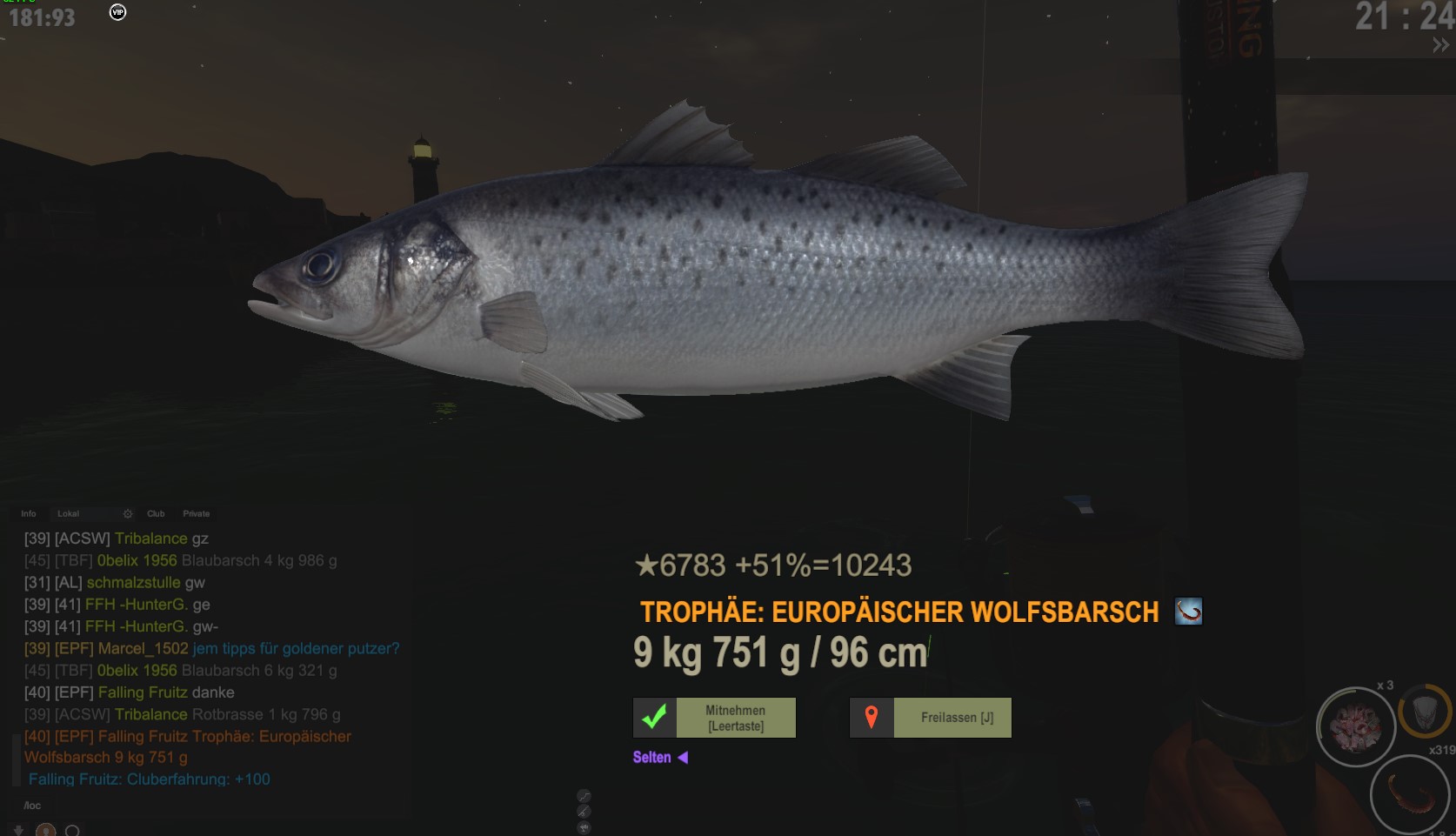Click the keepnet icon with the orange ring

tap(1424, 713)
